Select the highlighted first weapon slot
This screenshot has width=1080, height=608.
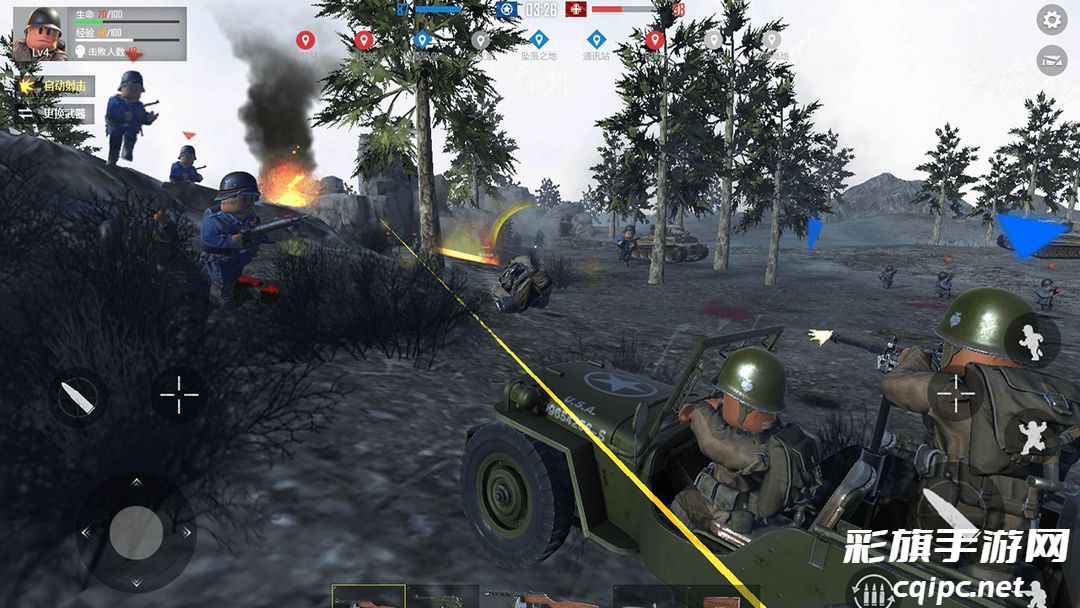click(x=368, y=597)
